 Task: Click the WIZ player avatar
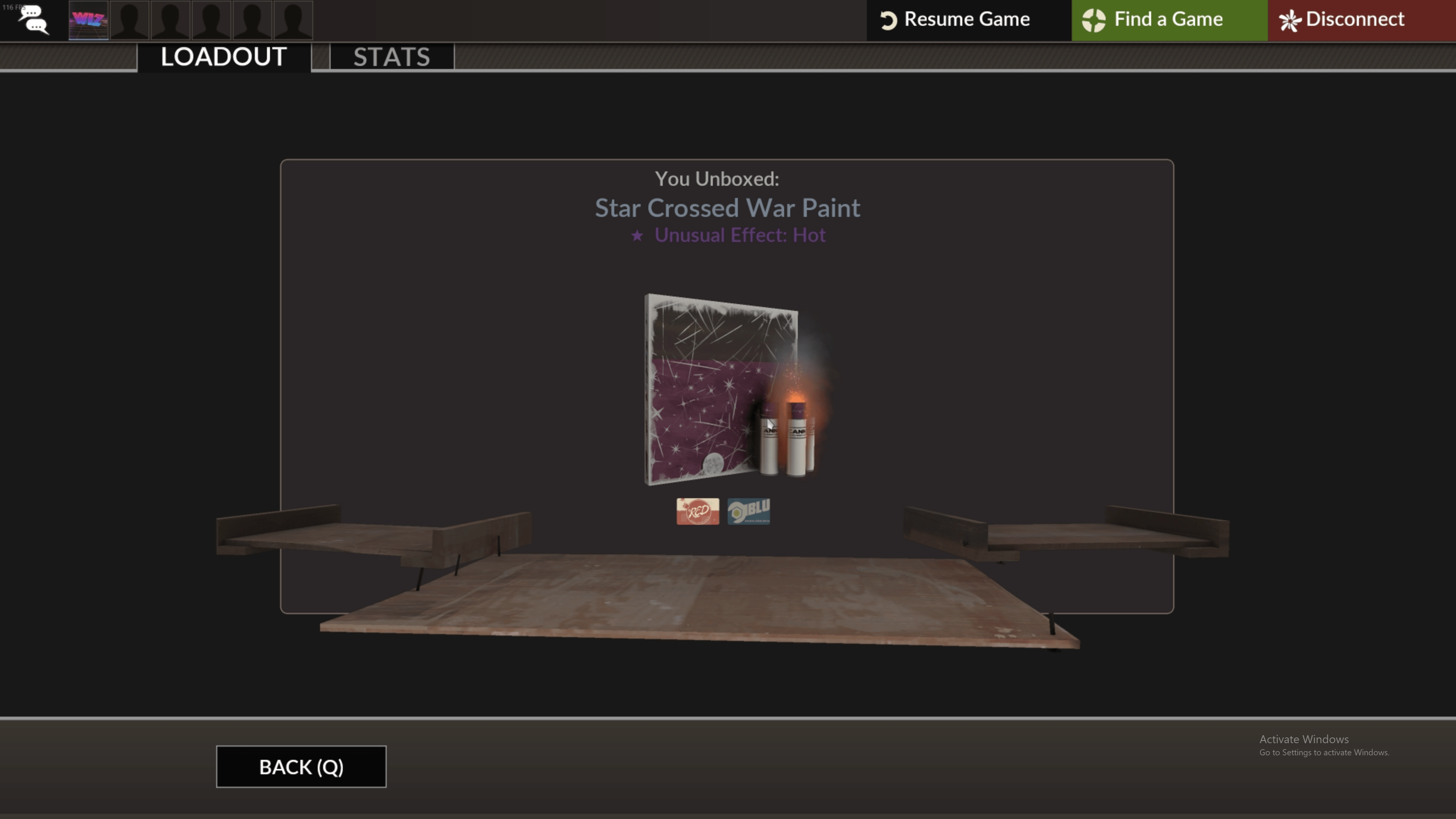(88, 20)
